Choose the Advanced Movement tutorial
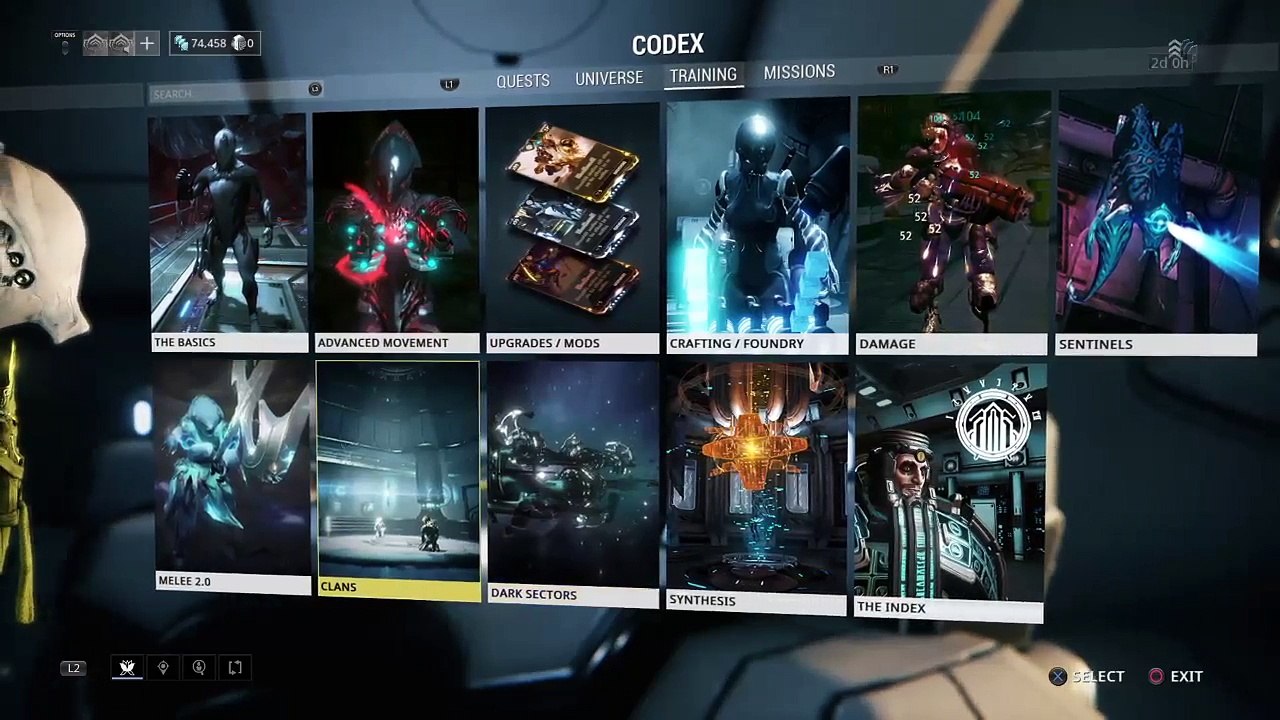 pos(395,231)
